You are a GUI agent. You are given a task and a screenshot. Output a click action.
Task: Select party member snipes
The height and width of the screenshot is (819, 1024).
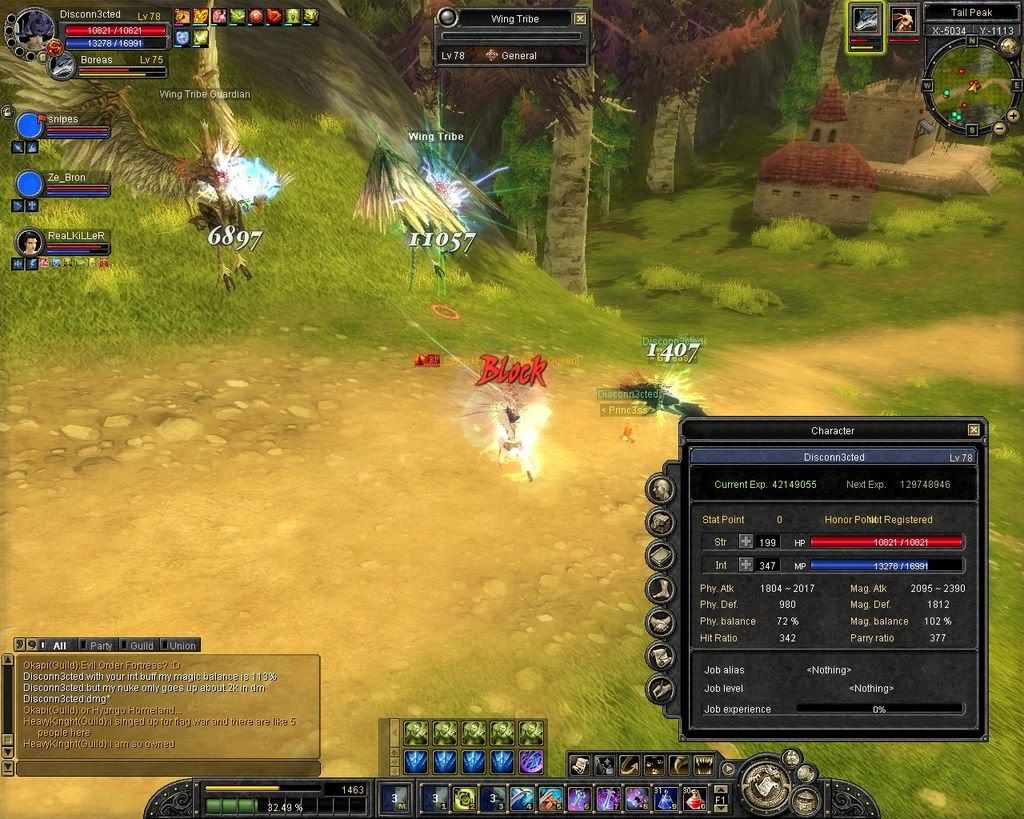(x=31, y=126)
